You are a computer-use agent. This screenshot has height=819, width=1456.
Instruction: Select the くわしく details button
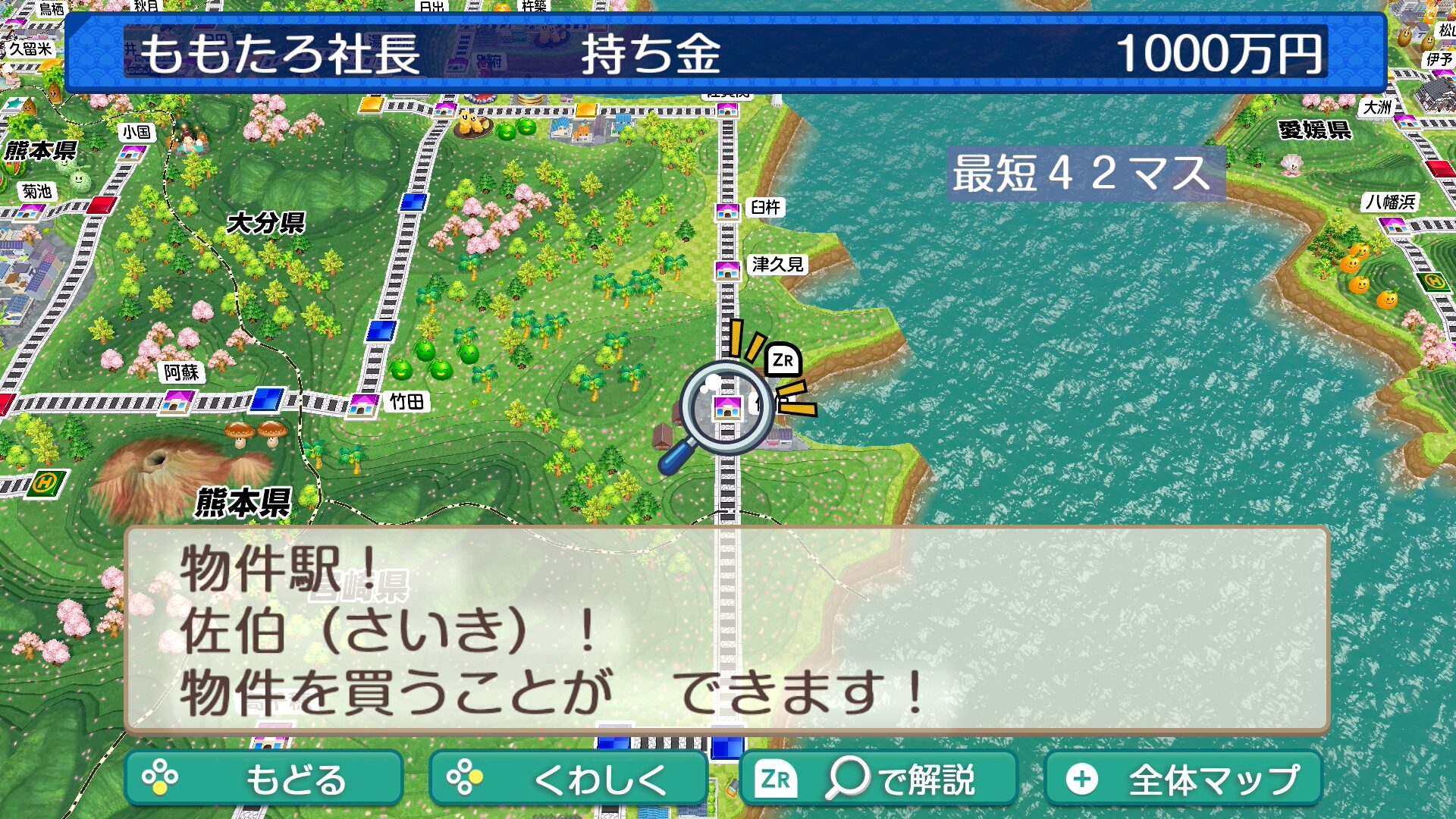coord(567,778)
